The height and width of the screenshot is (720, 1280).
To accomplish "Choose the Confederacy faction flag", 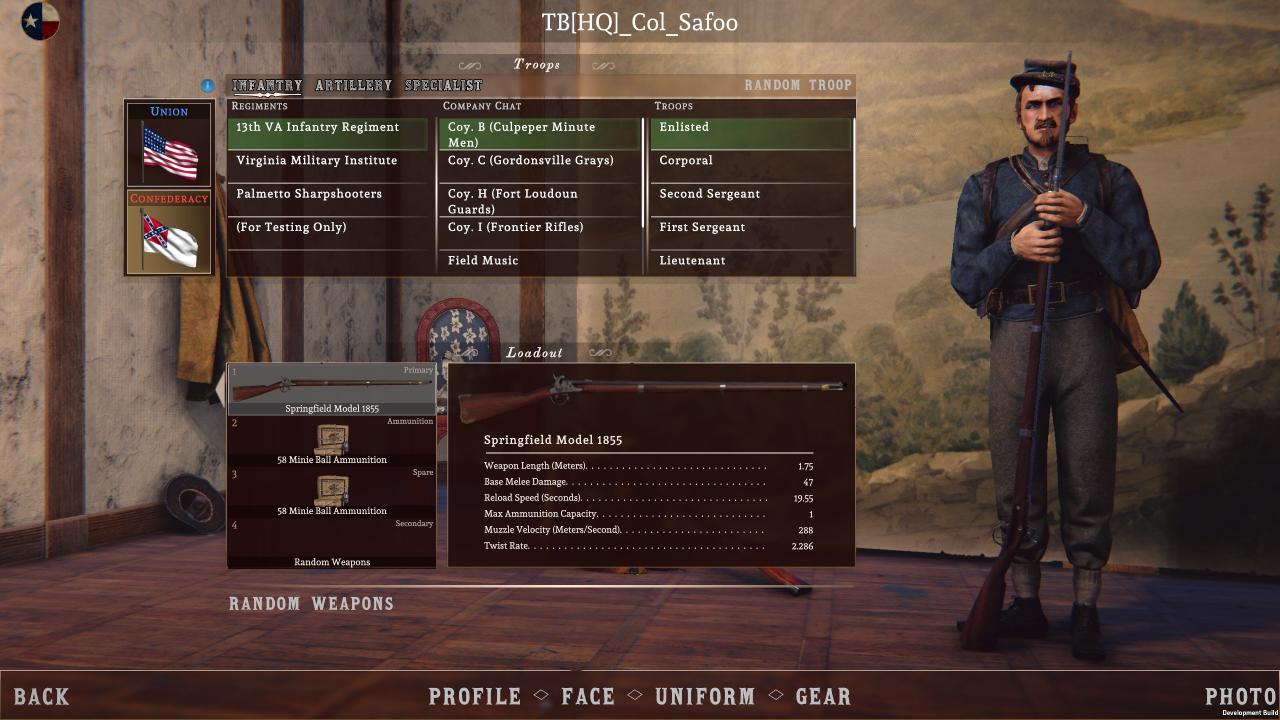I will 169,232.
